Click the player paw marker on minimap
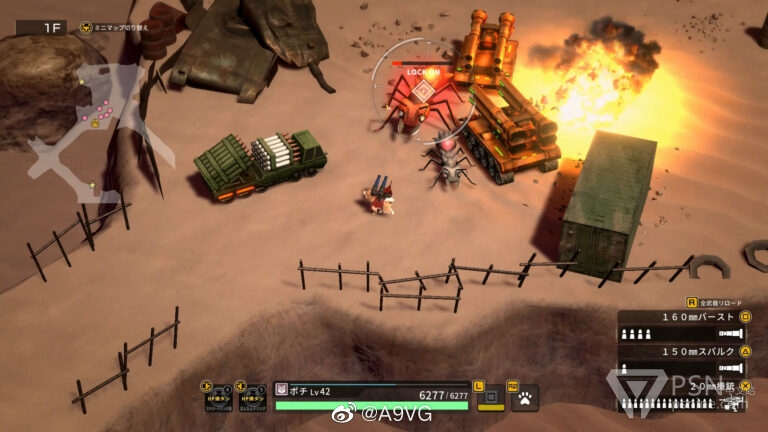 pyautogui.click(x=95, y=123)
